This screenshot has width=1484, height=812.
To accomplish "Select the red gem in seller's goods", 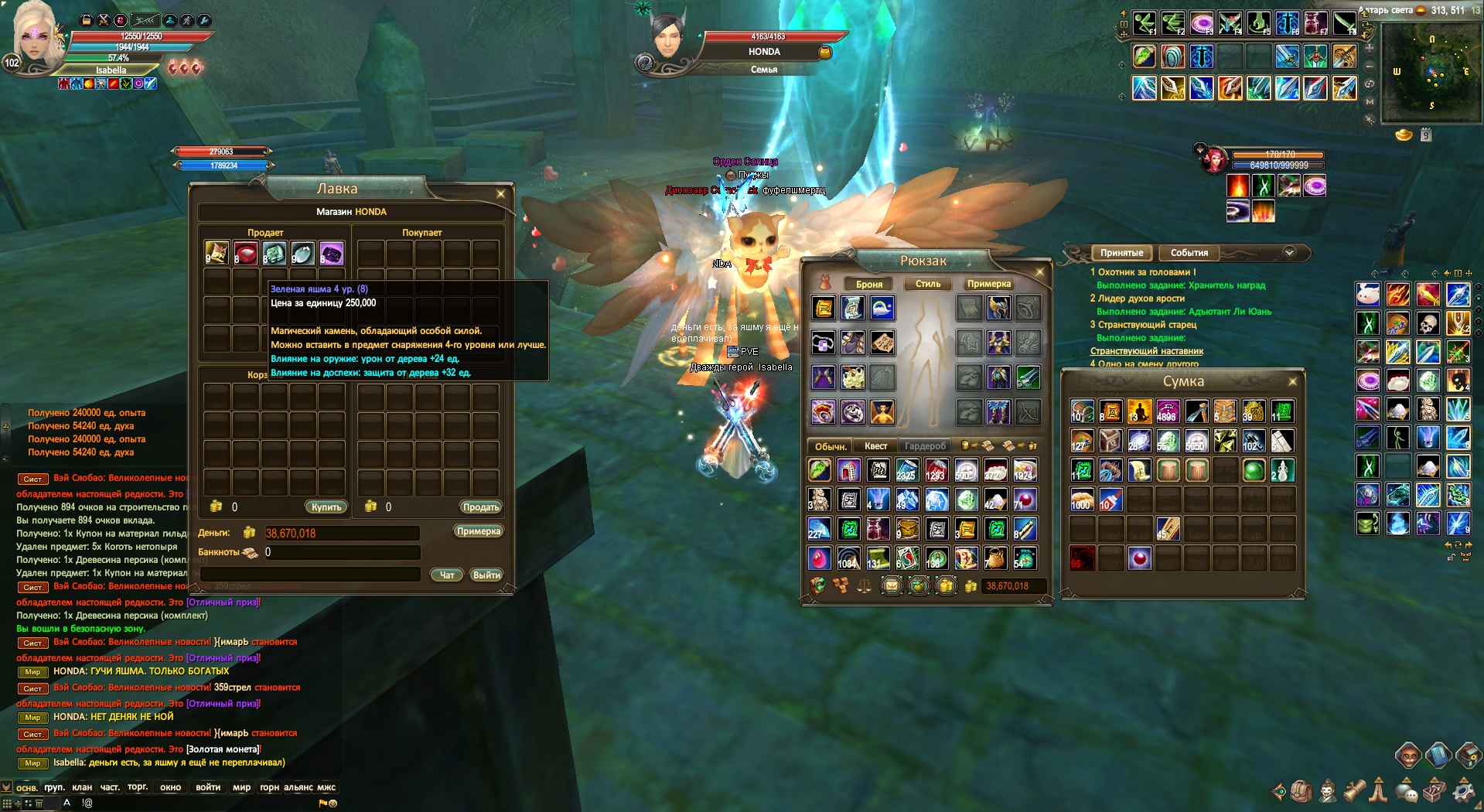I will tap(246, 254).
